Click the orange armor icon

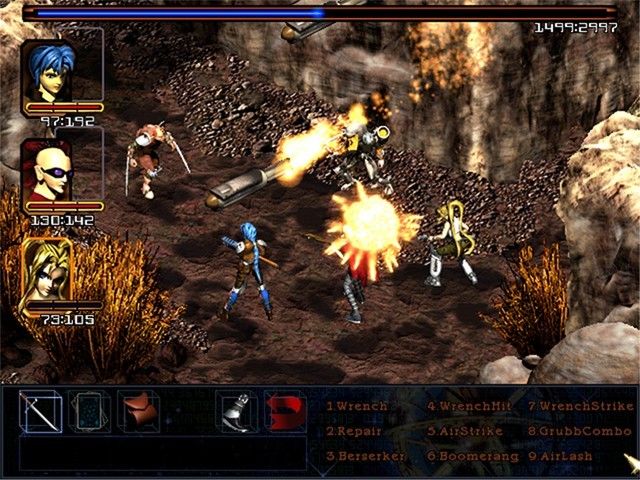(139, 411)
